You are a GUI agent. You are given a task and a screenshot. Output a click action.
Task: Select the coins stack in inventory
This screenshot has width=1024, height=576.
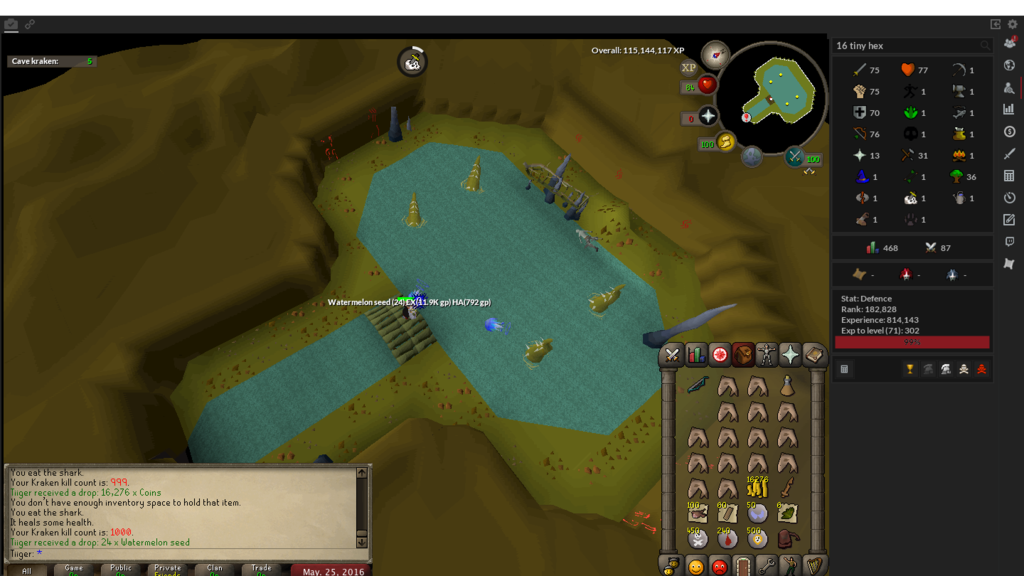pos(757,488)
